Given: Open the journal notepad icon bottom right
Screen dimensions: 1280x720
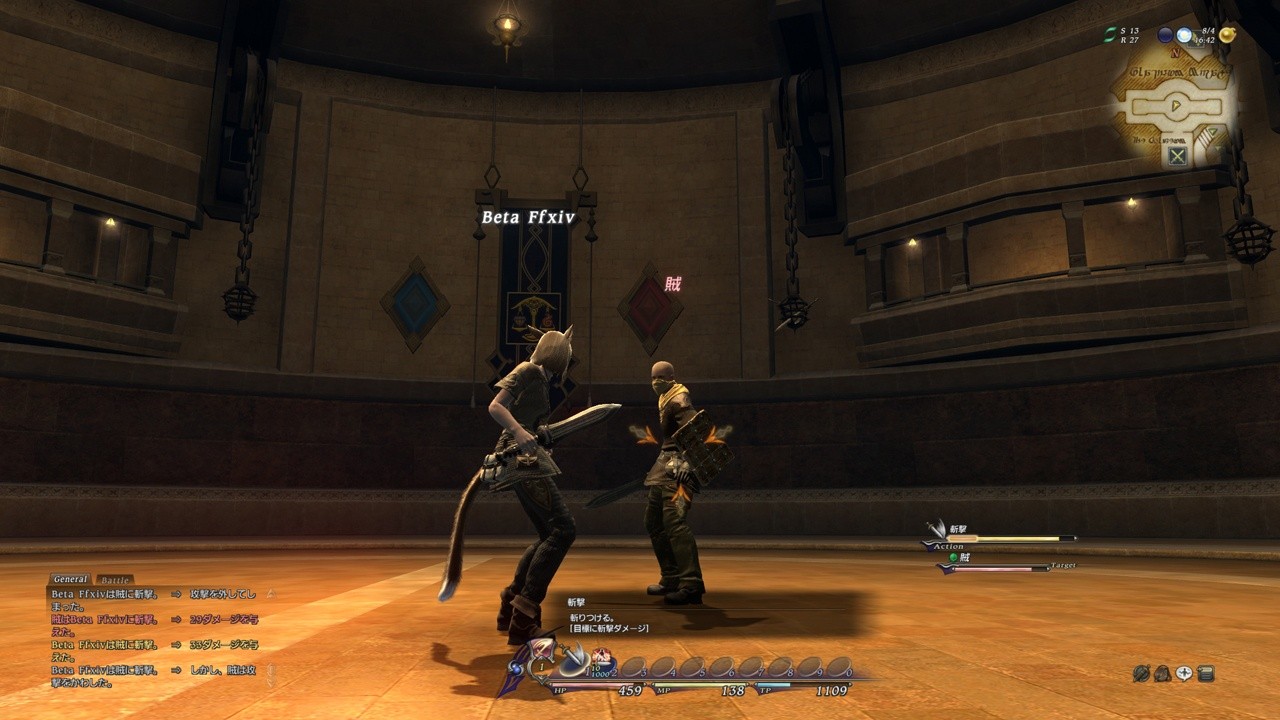Looking at the screenshot, I should coord(1206,673).
